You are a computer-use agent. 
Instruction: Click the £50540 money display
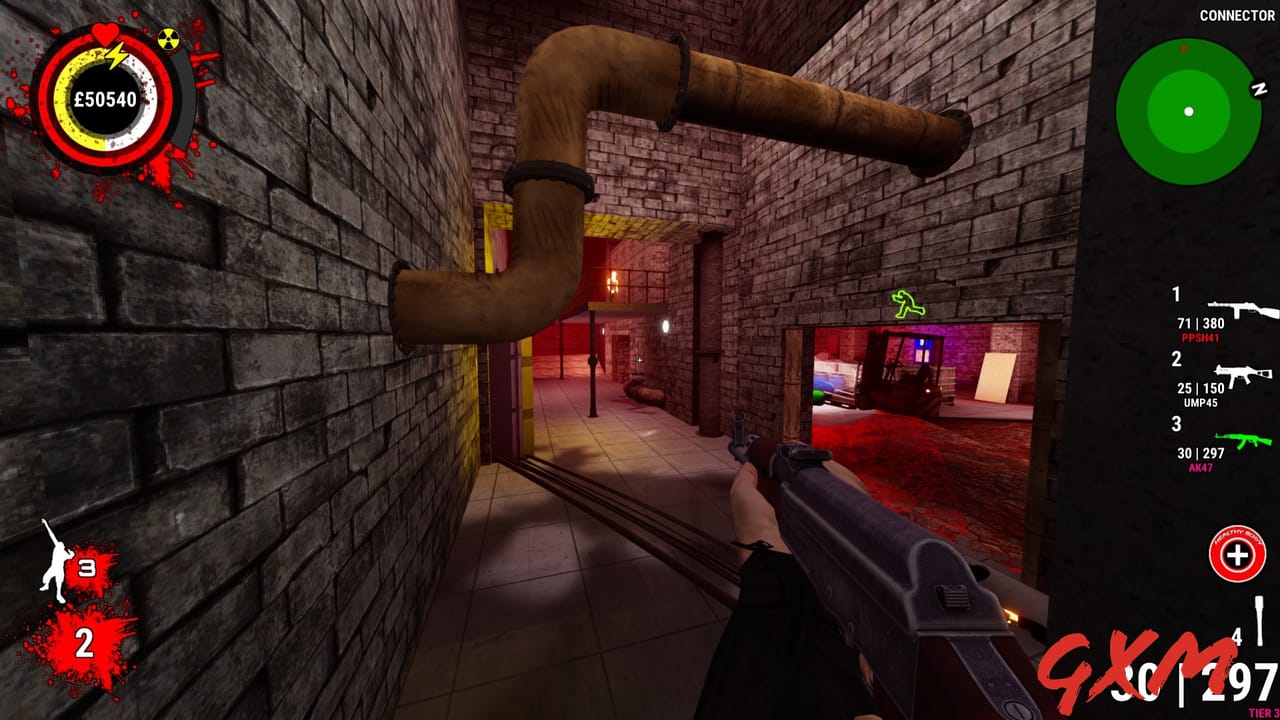[103, 100]
